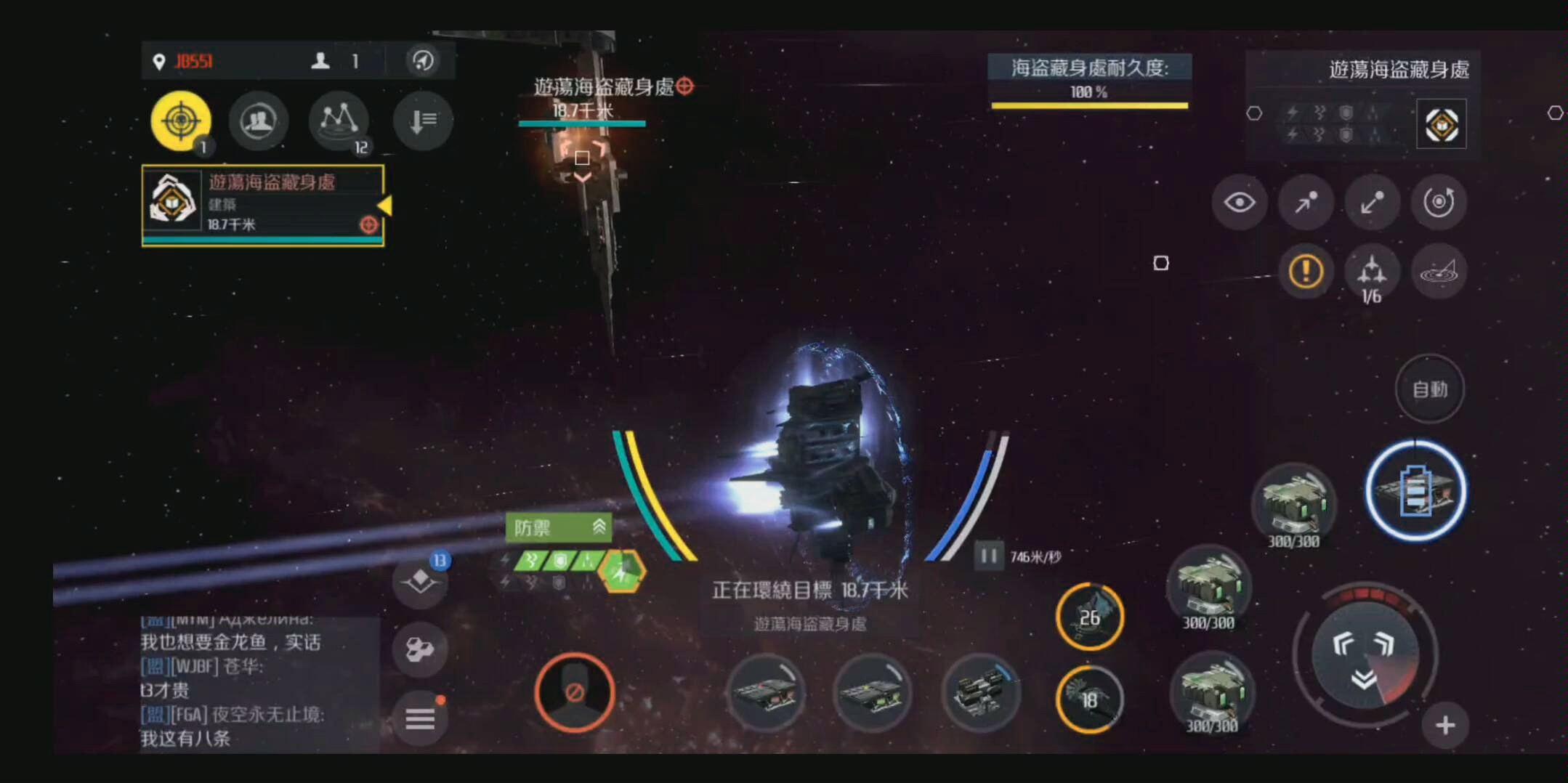The width and height of the screenshot is (1568, 783).
Task: Open the fleet members tab
Action: click(x=259, y=121)
